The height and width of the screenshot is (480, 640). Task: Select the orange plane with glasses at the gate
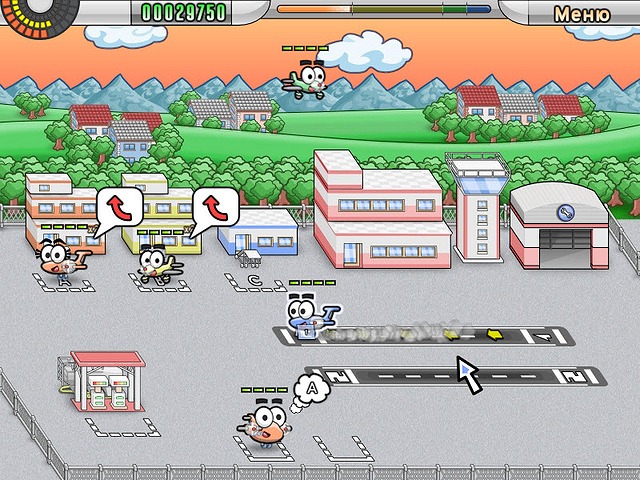click(x=60, y=258)
